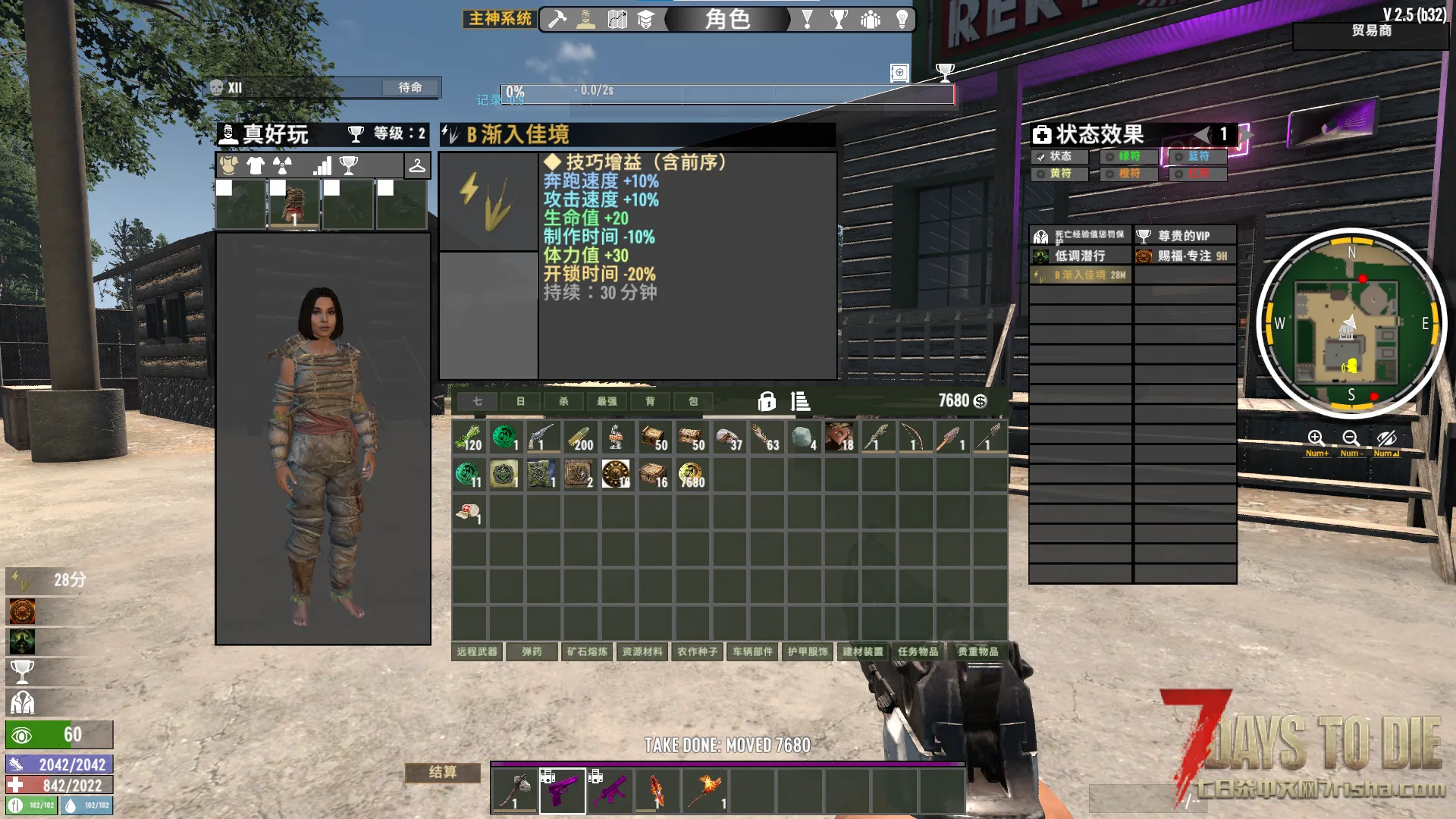Zoom in on the minimap
This screenshot has width=1456, height=819.
pos(1316,438)
